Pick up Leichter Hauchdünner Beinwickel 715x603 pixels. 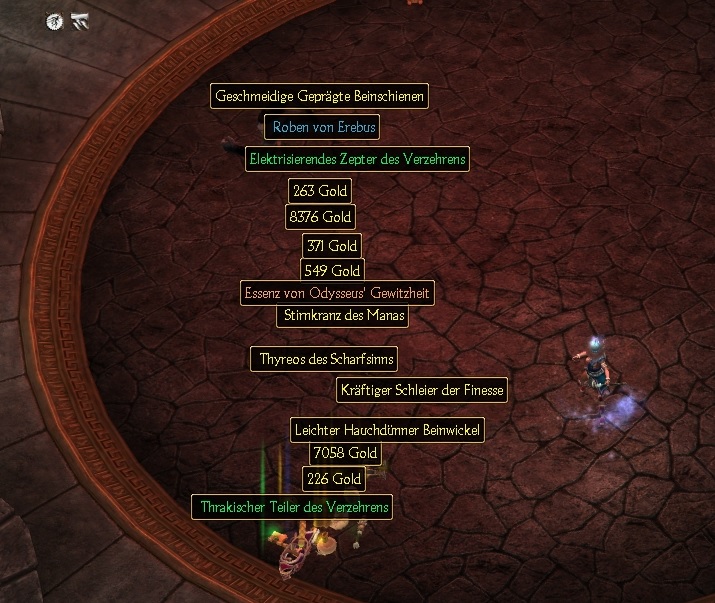[388, 430]
